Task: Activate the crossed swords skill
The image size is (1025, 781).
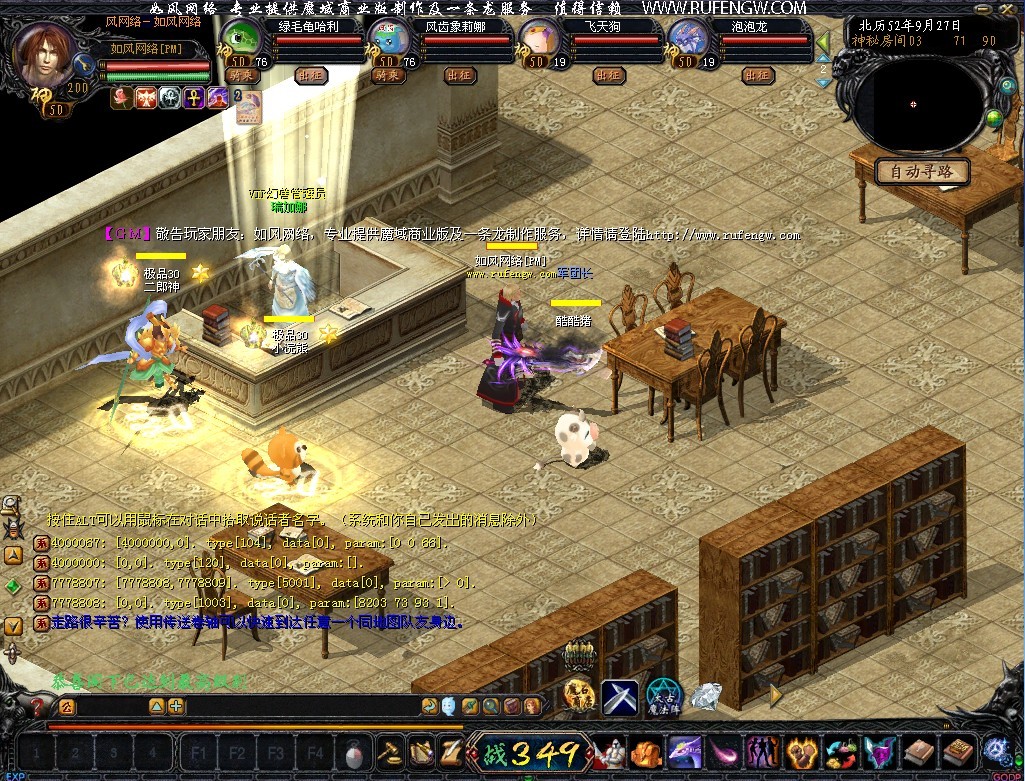Action: (620, 695)
